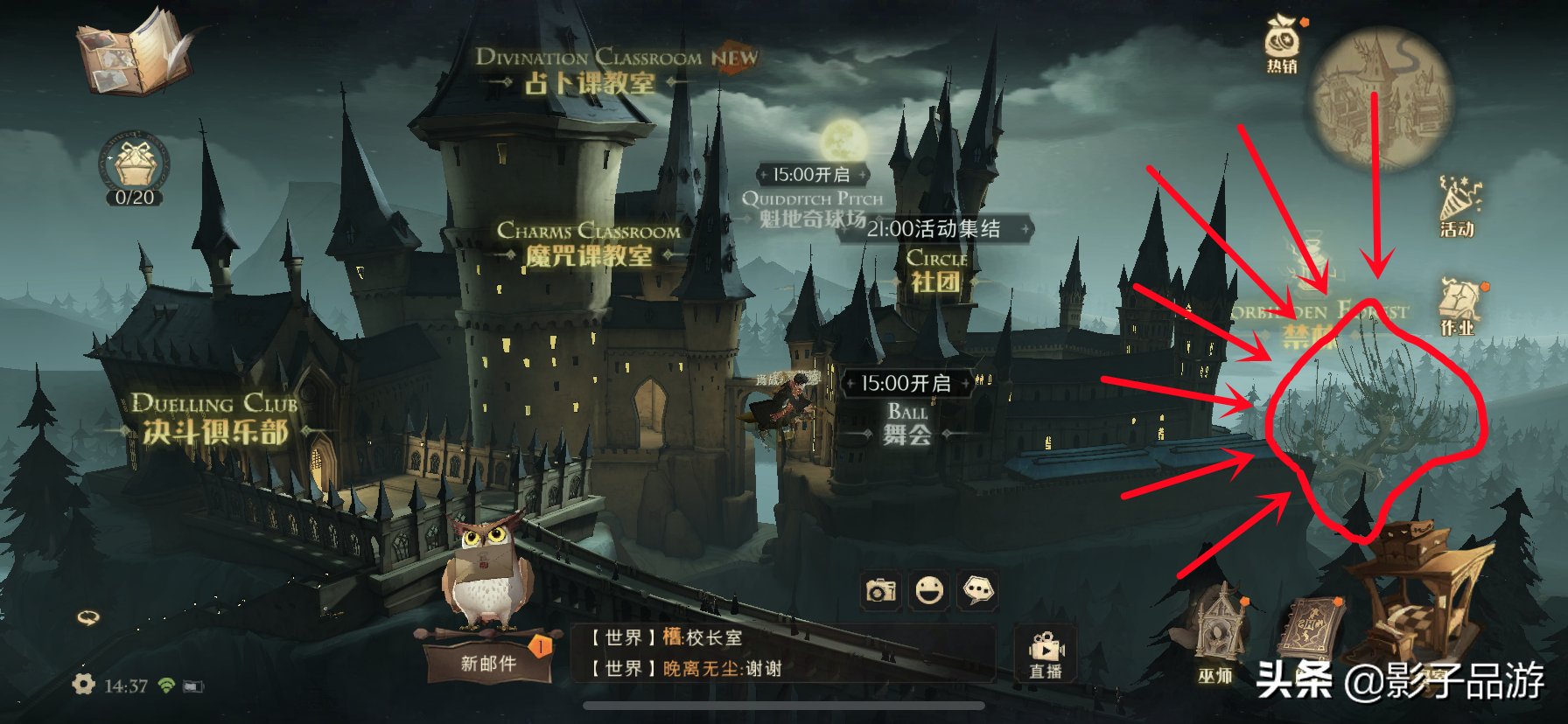The height and width of the screenshot is (724, 1568).
Task: Open the 作业 homework icon
Action: 1459,307
